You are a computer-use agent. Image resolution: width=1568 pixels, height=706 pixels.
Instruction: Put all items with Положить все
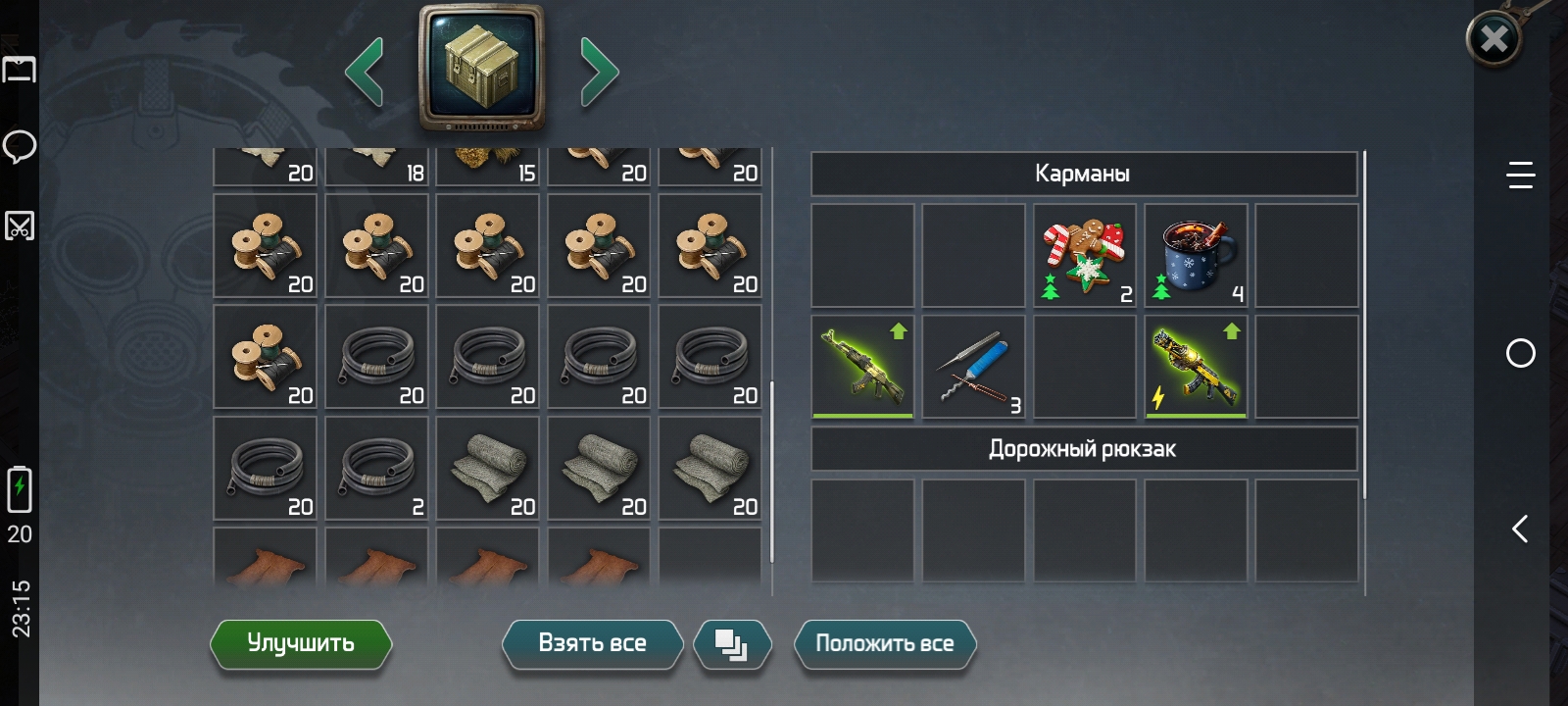coord(884,644)
